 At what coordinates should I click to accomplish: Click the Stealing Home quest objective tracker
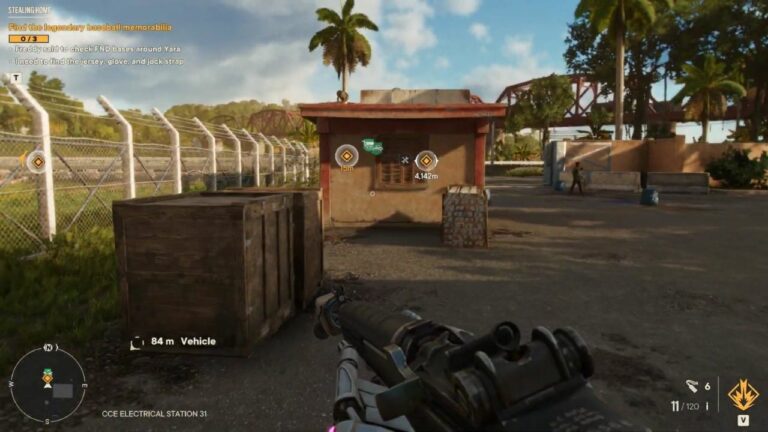click(90, 28)
